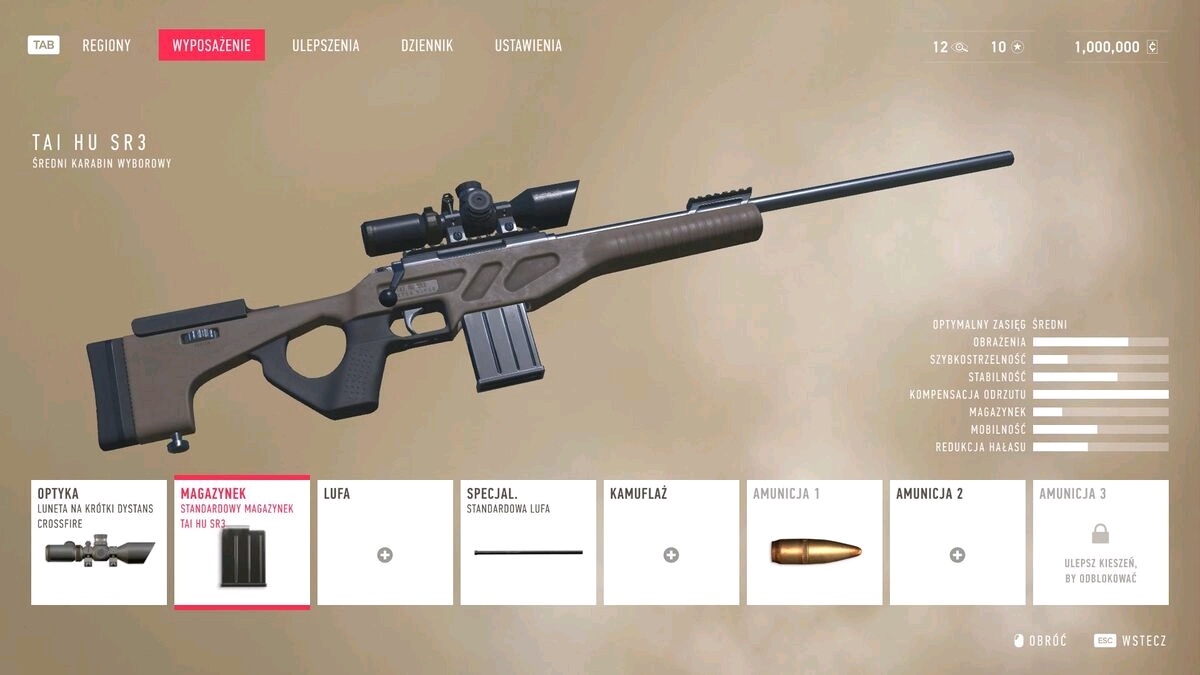Open the Ustawienia tab
The width and height of the screenshot is (1200, 675).
tap(528, 46)
